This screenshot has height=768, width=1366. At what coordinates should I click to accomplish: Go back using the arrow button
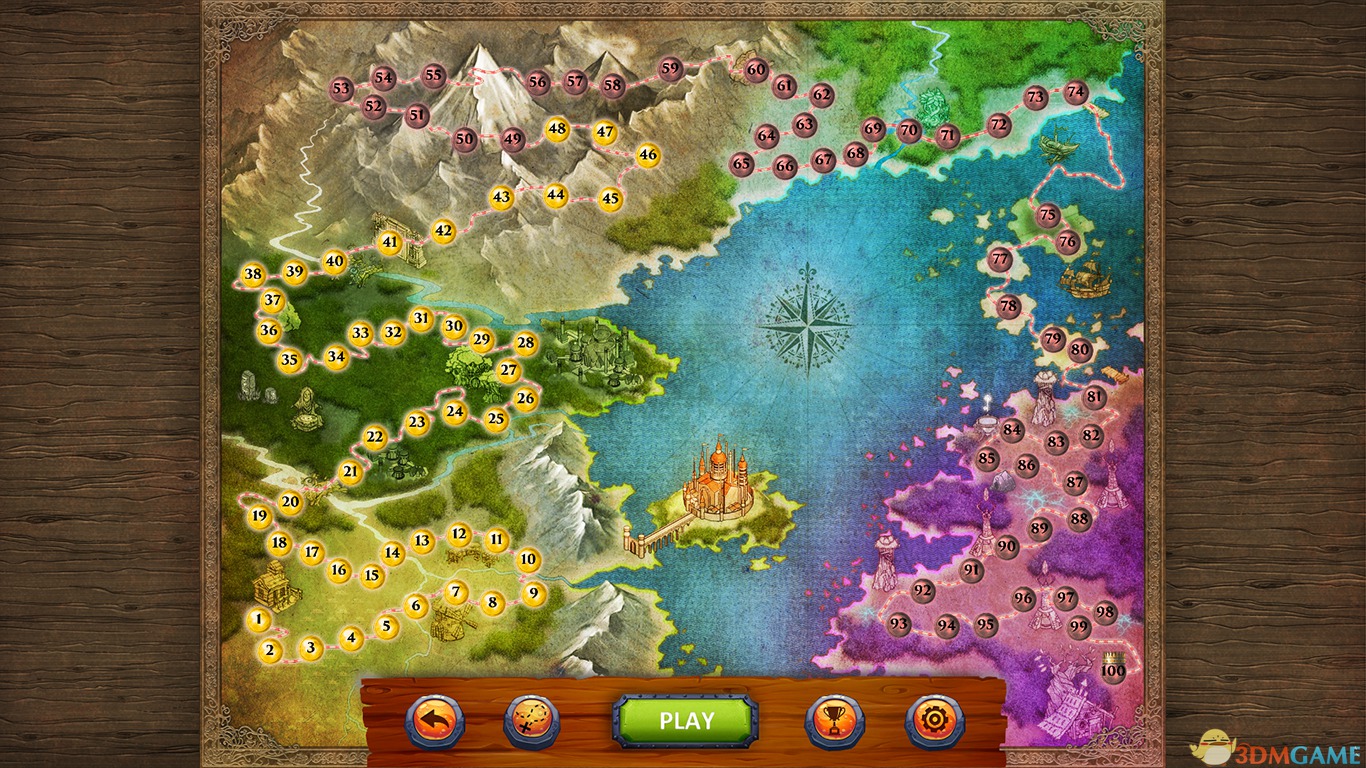pos(434,720)
